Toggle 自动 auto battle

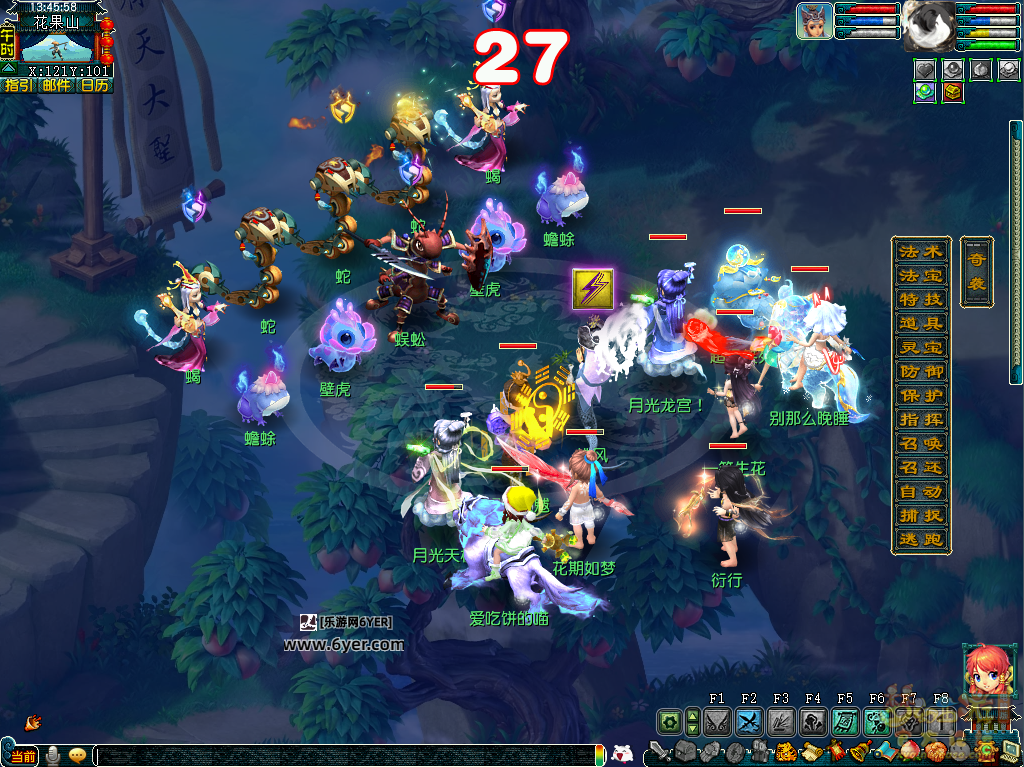tap(920, 491)
